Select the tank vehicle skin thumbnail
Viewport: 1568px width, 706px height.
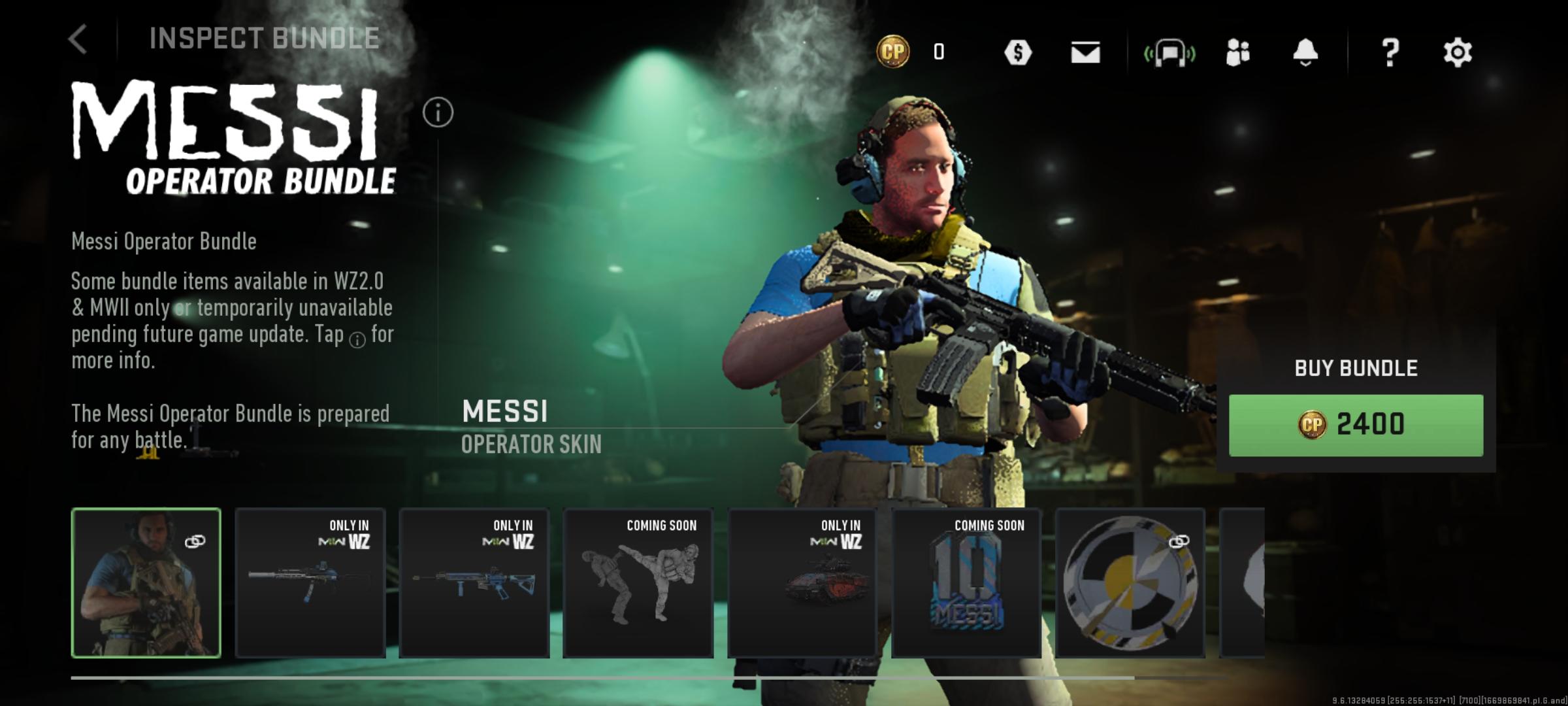click(802, 583)
